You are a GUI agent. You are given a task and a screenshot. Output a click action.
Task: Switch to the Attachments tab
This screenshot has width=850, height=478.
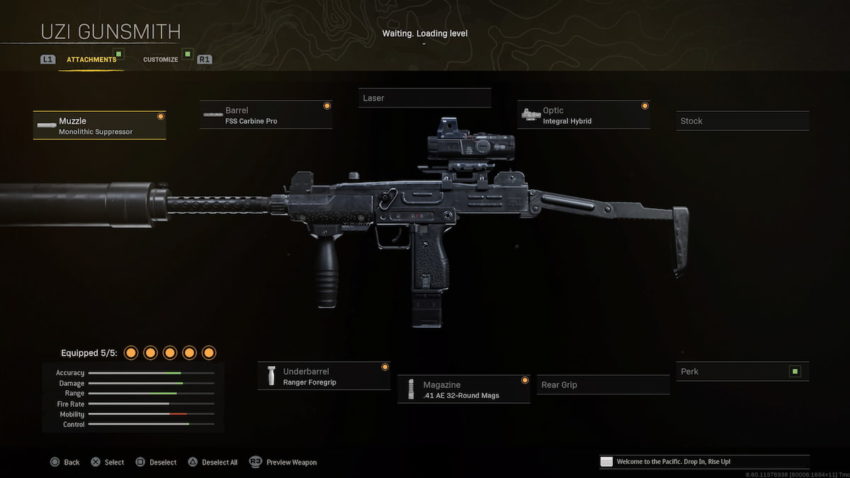[x=91, y=60]
